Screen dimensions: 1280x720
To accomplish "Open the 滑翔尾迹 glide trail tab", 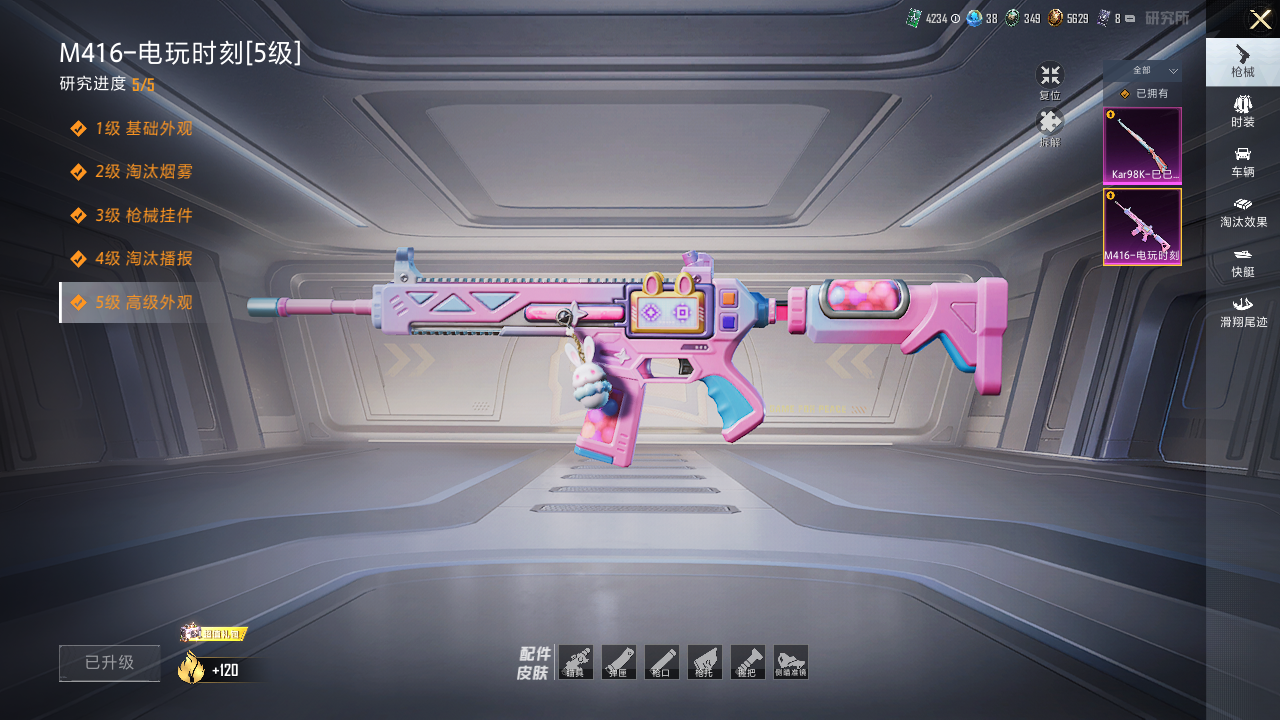I will [1242, 311].
